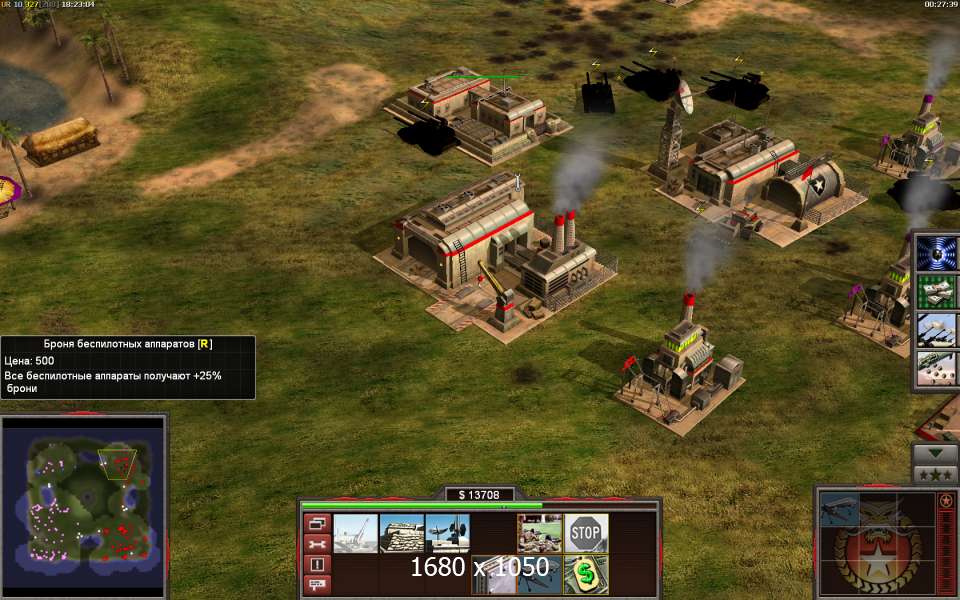Select the missile battery power icon
This screenshot has height=600, width=960.
pos(937,330)
